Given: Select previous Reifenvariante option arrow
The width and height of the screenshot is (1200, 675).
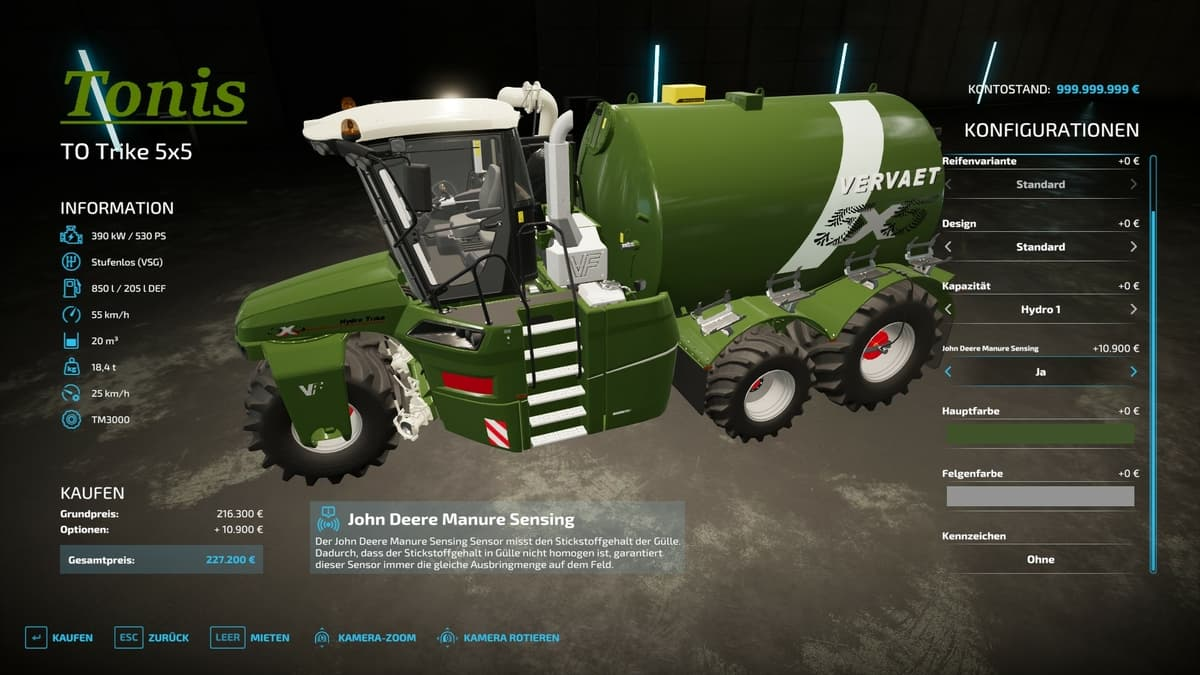Looking at the screenshot, I should 948,185.
